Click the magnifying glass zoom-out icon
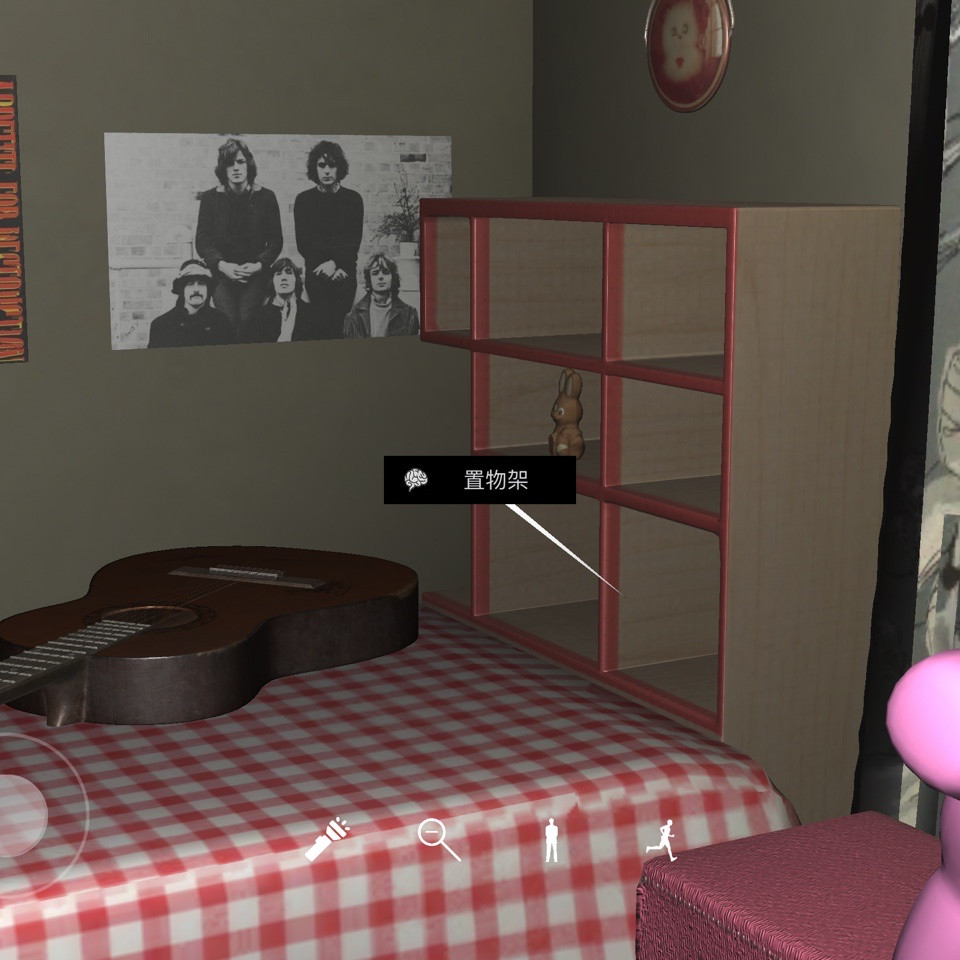The width and height of the screenshot is (960, 960). (438, 839)
